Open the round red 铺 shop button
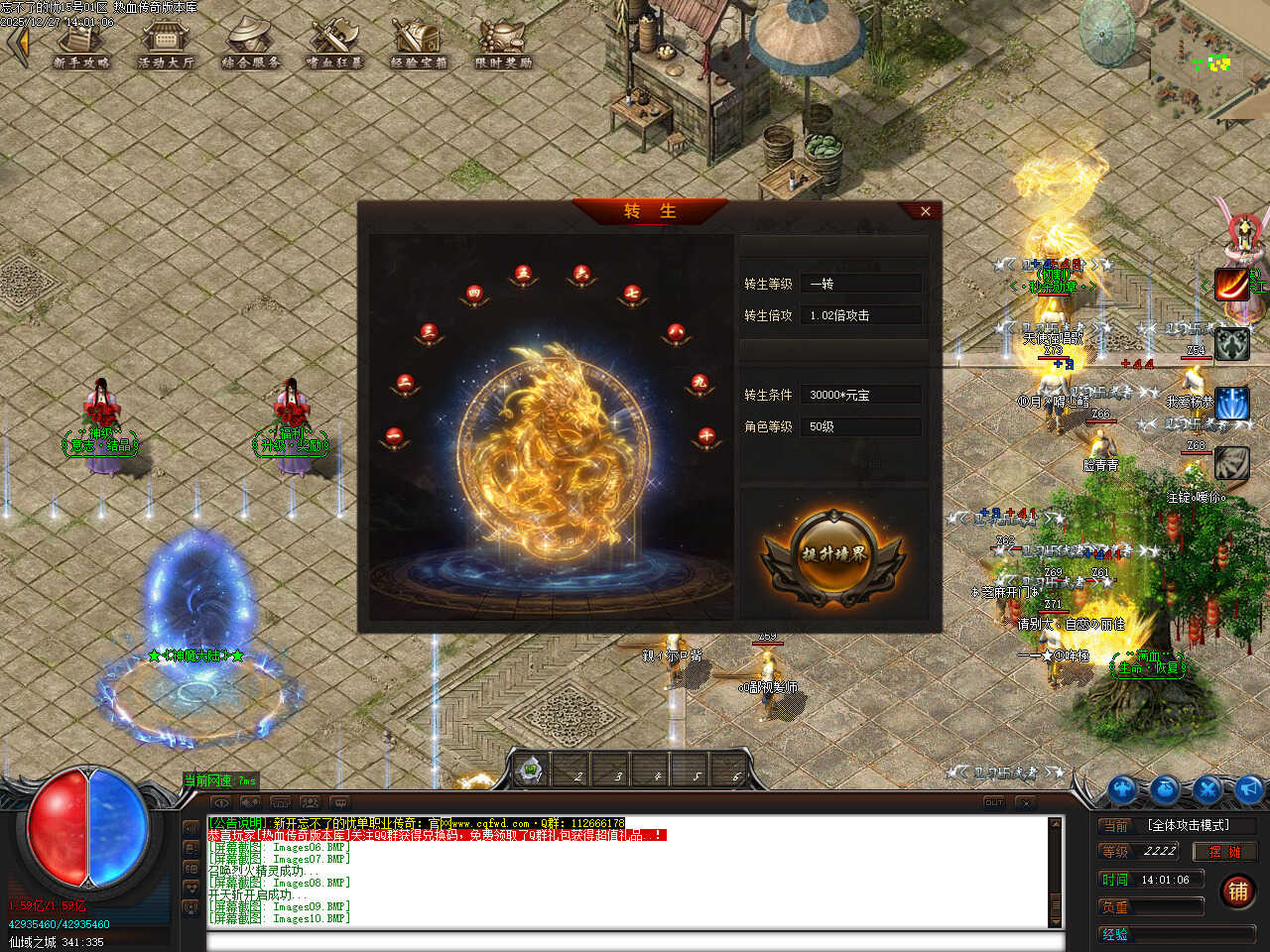 pos(1237,891)
